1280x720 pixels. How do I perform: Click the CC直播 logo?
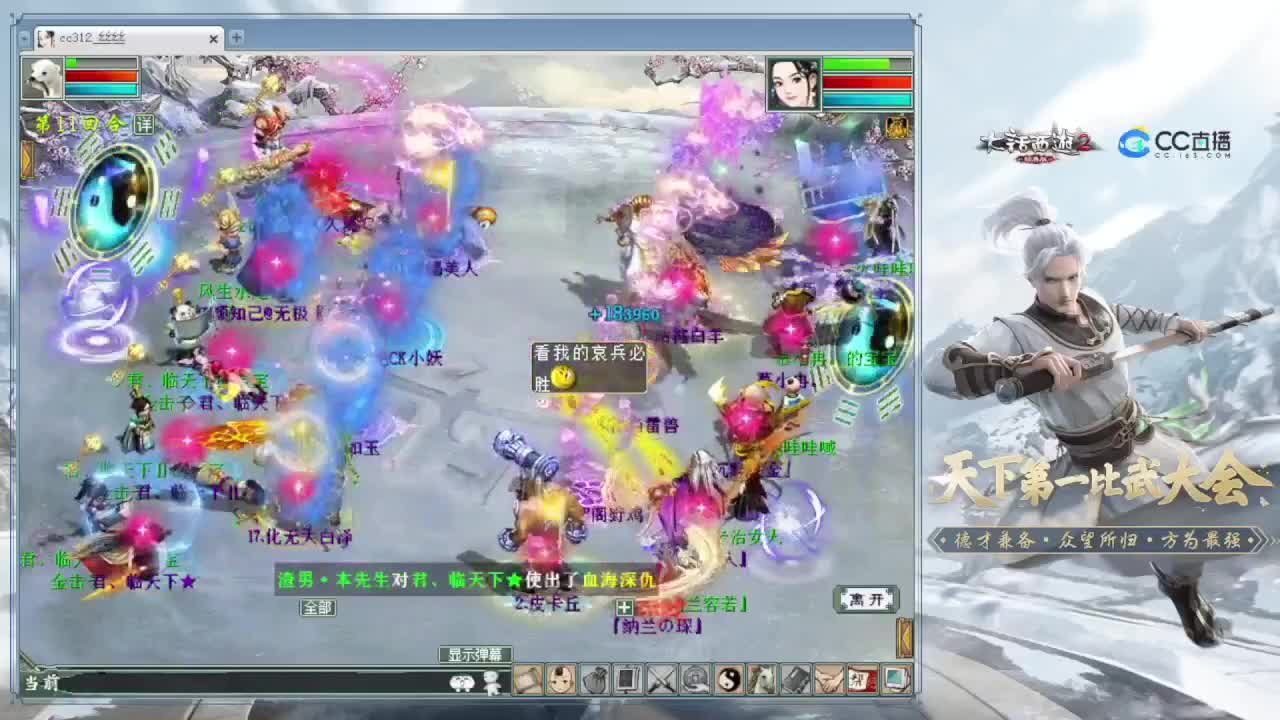point(1175,143)
